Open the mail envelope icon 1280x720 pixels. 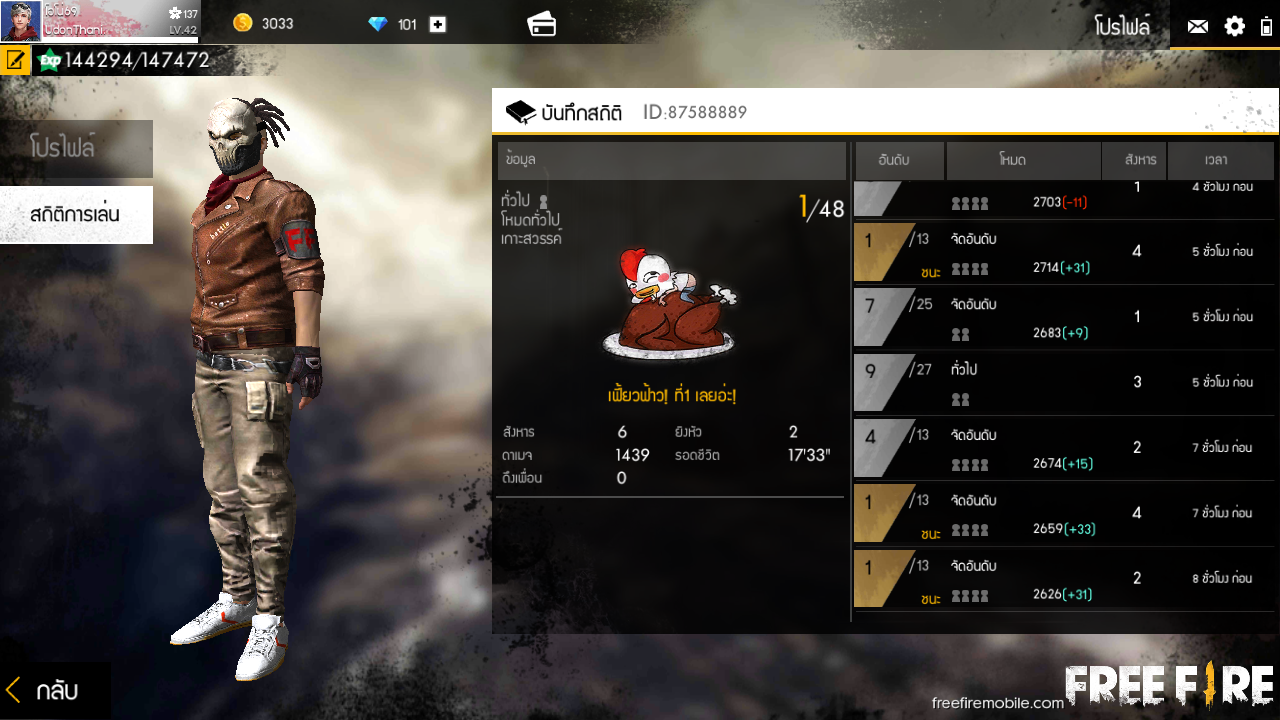[x=1197, y=27]
